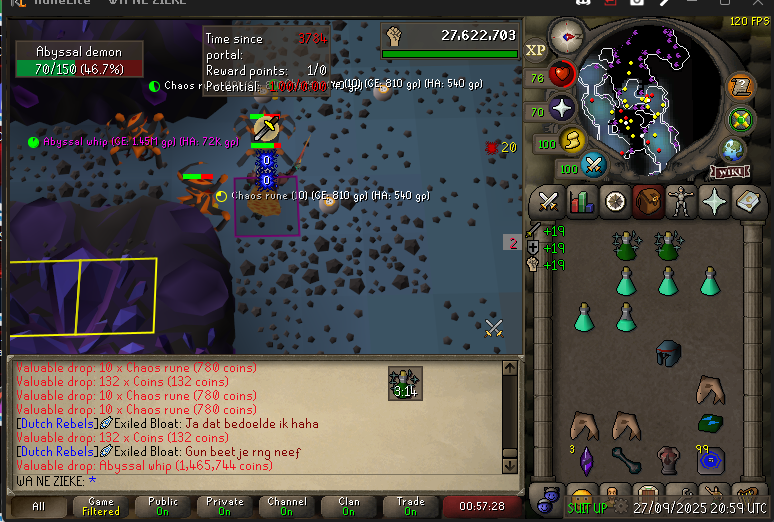Use the purple crystal teleport item
Image resolution: width=774 pixels, height=522 pixels.
[x=585, y=459]
